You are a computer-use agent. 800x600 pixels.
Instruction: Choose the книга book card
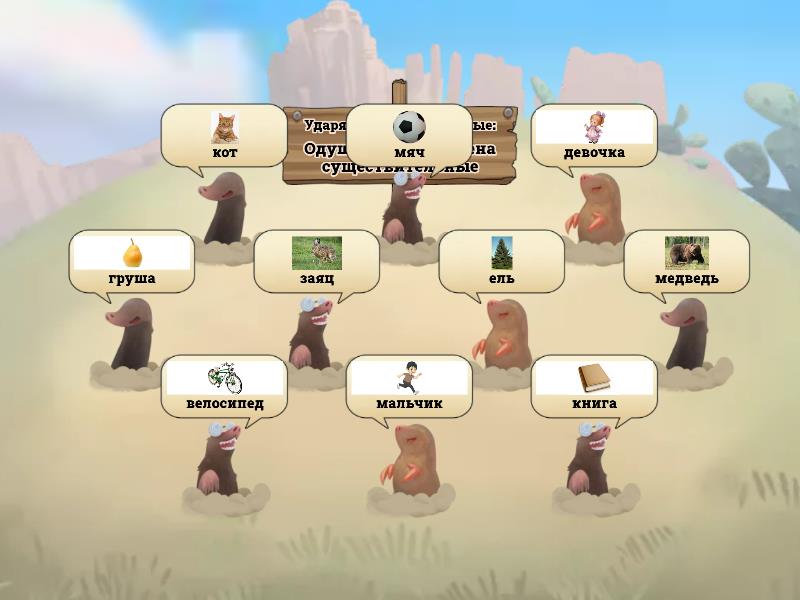click(x=594, y=386)
